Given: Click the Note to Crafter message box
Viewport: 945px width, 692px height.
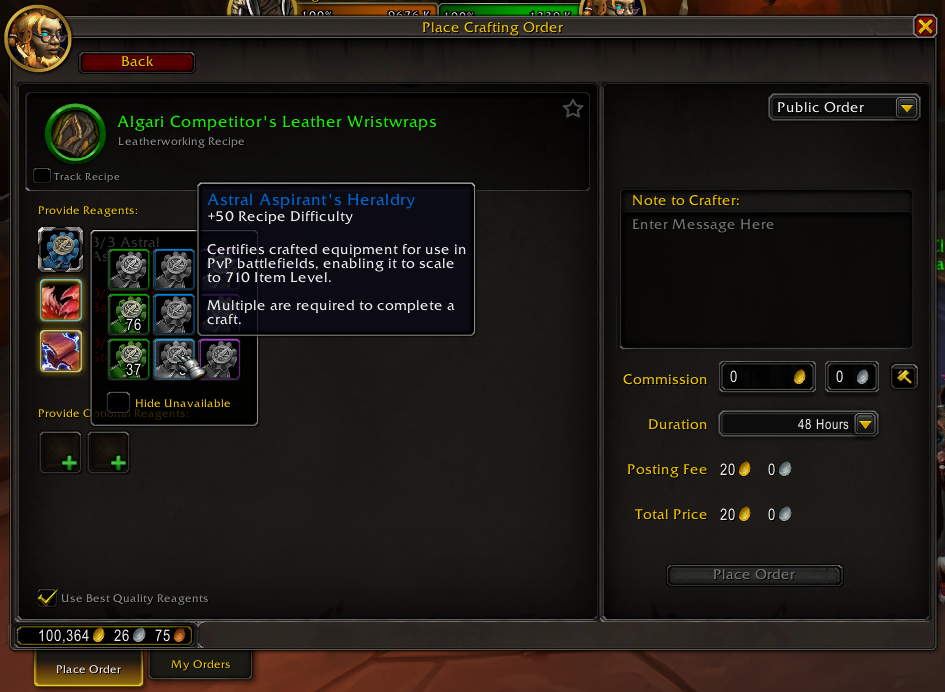Looking at the screenshot, I should click(765, 280).
